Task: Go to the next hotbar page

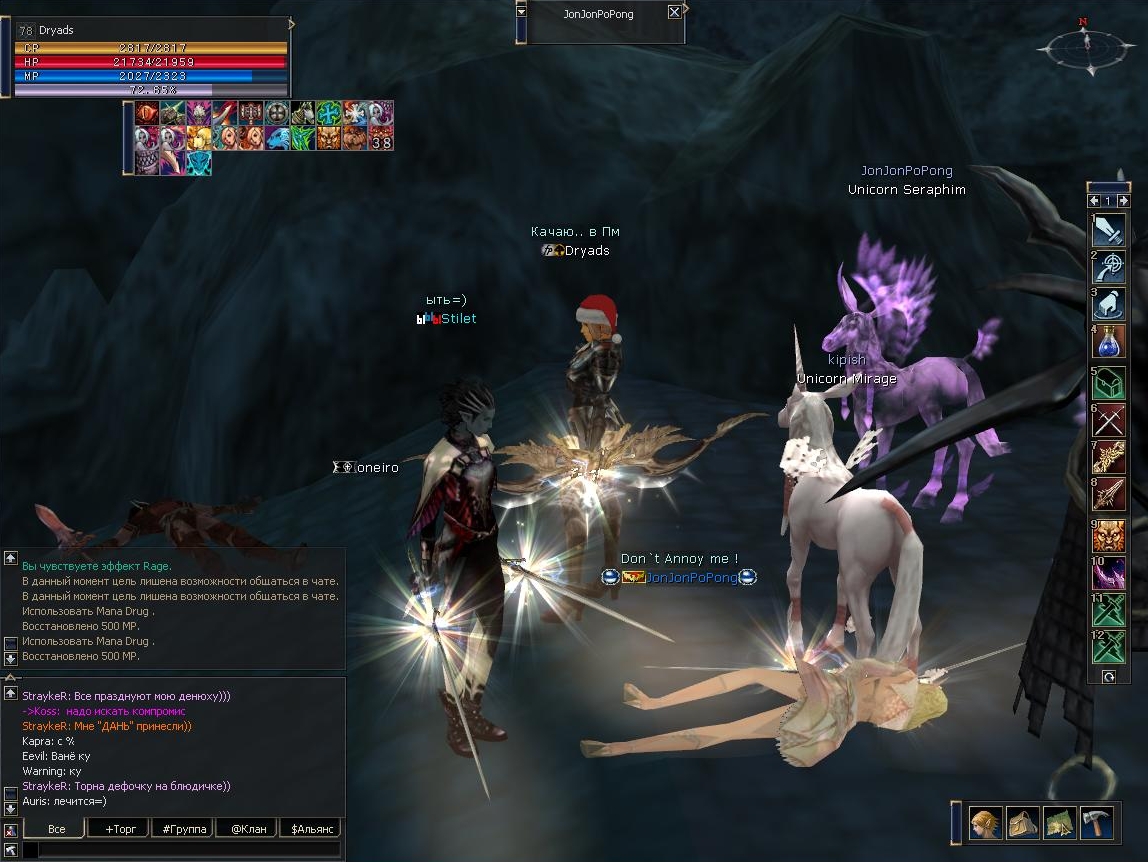Action: 1123,201
